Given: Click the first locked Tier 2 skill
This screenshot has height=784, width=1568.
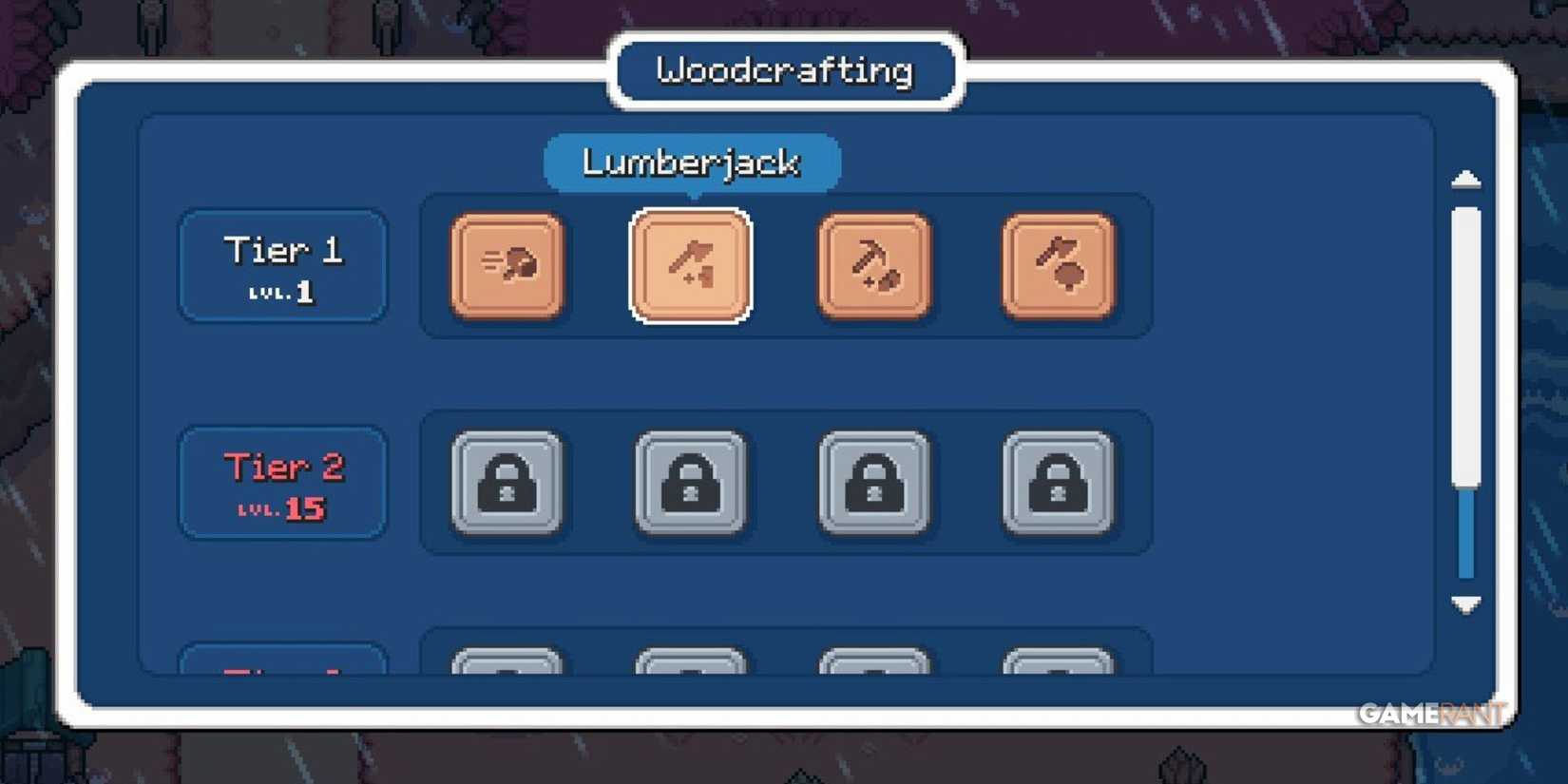Looking at the screenshot, I should (508, 483).
